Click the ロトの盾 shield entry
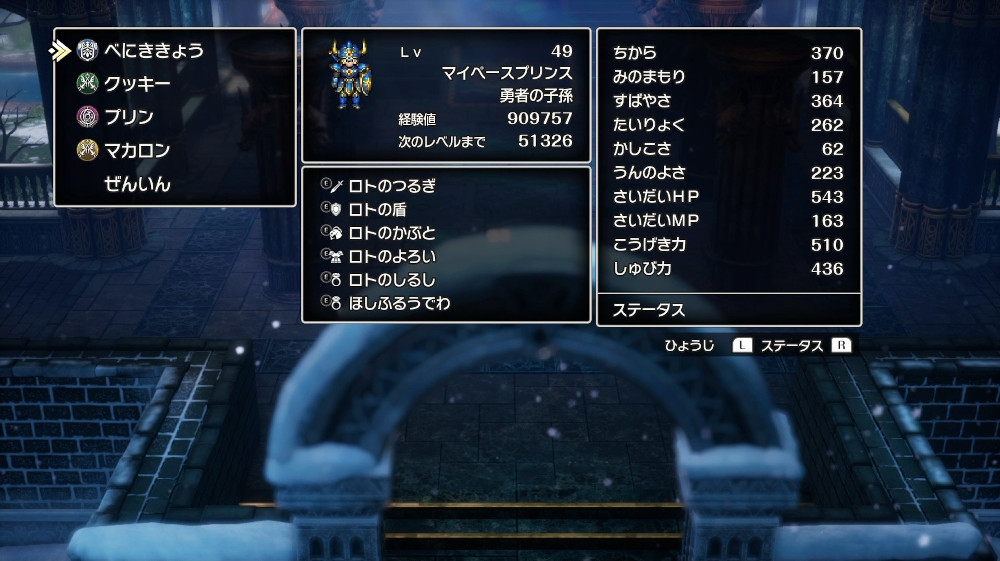Viewport: 1000px width, 561px height. click(x=377, y=210)
